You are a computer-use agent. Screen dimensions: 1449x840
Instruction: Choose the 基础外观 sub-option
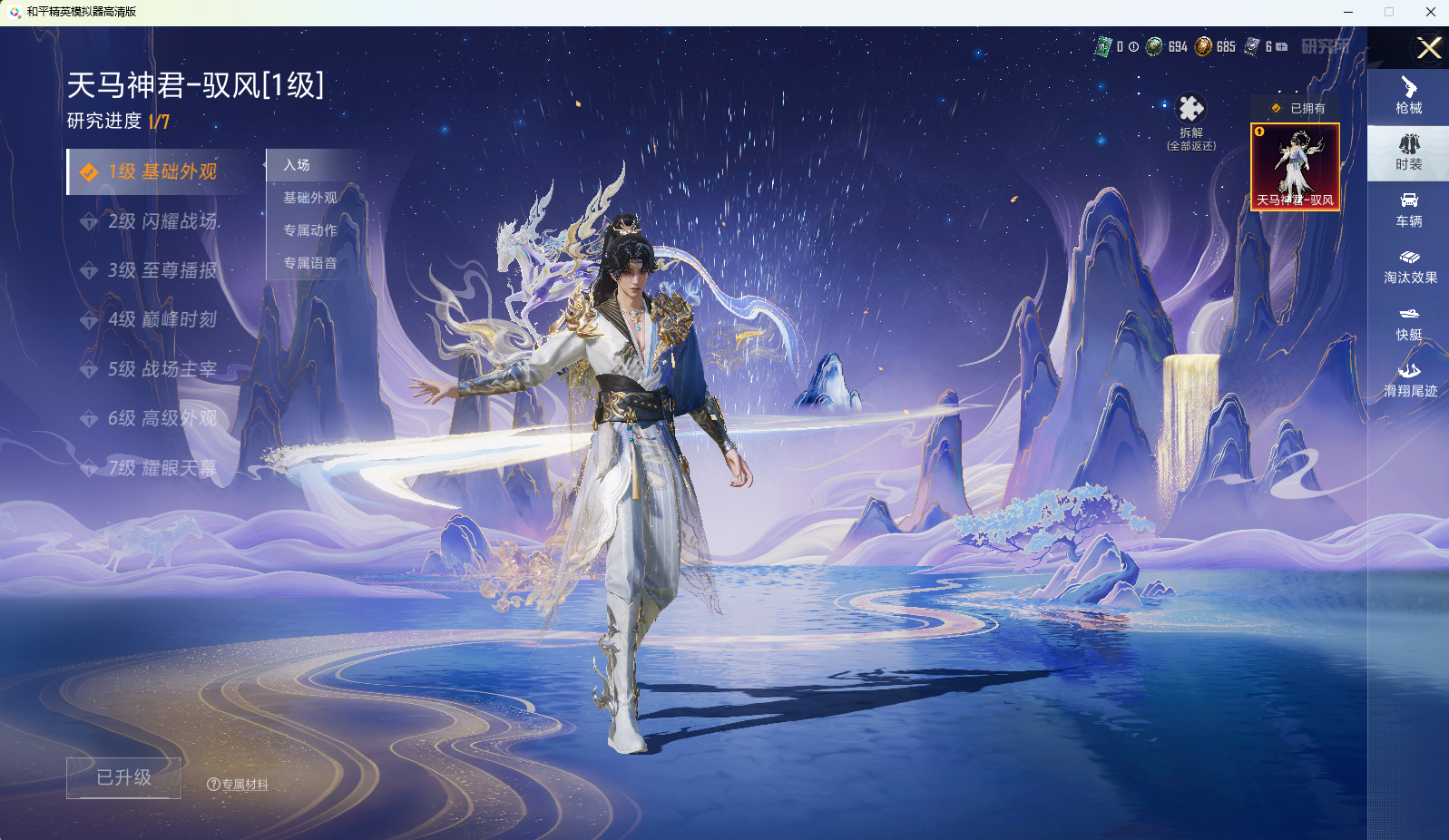coord(309,198)
